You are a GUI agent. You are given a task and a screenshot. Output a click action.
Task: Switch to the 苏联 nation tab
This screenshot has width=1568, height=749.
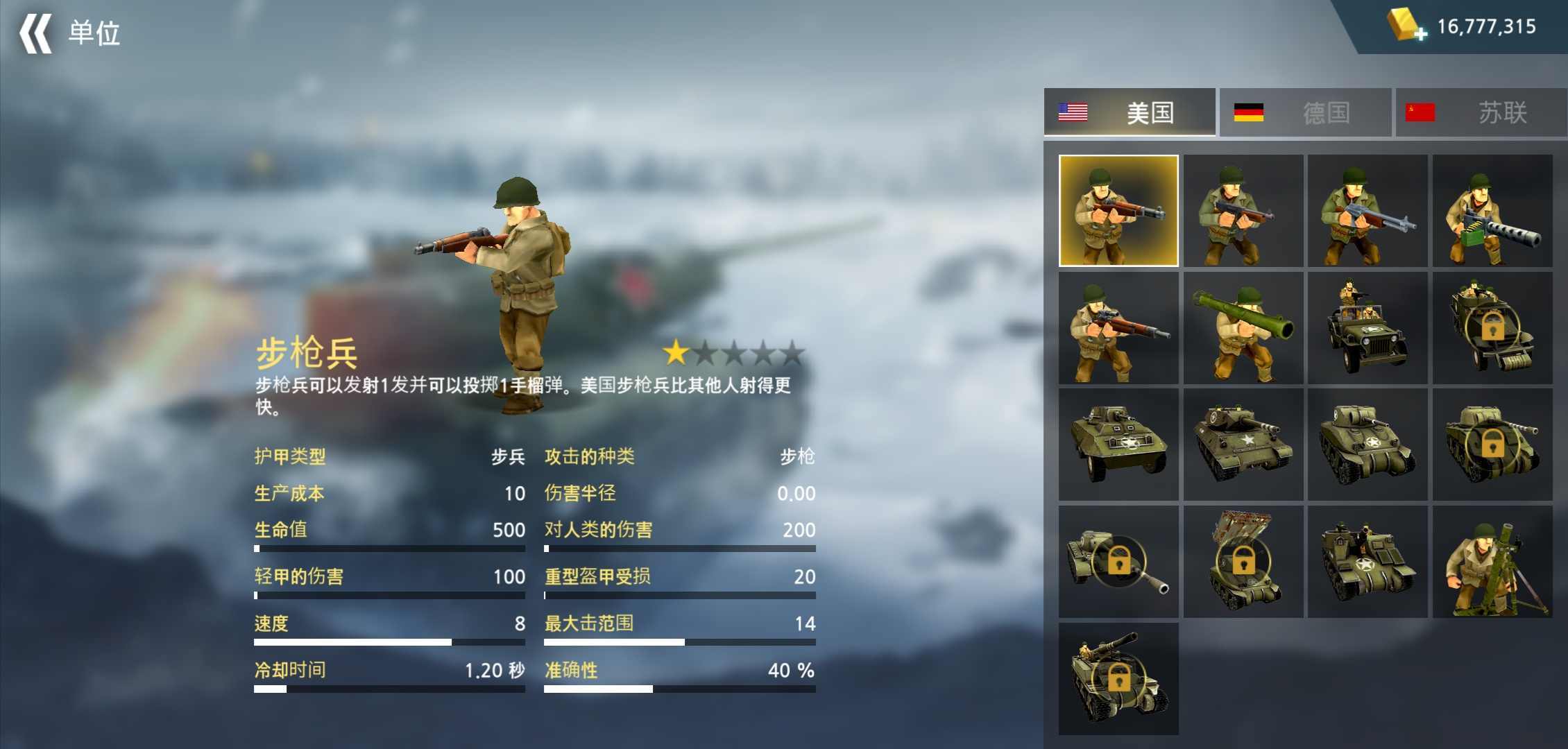[x=1478, y=113]
